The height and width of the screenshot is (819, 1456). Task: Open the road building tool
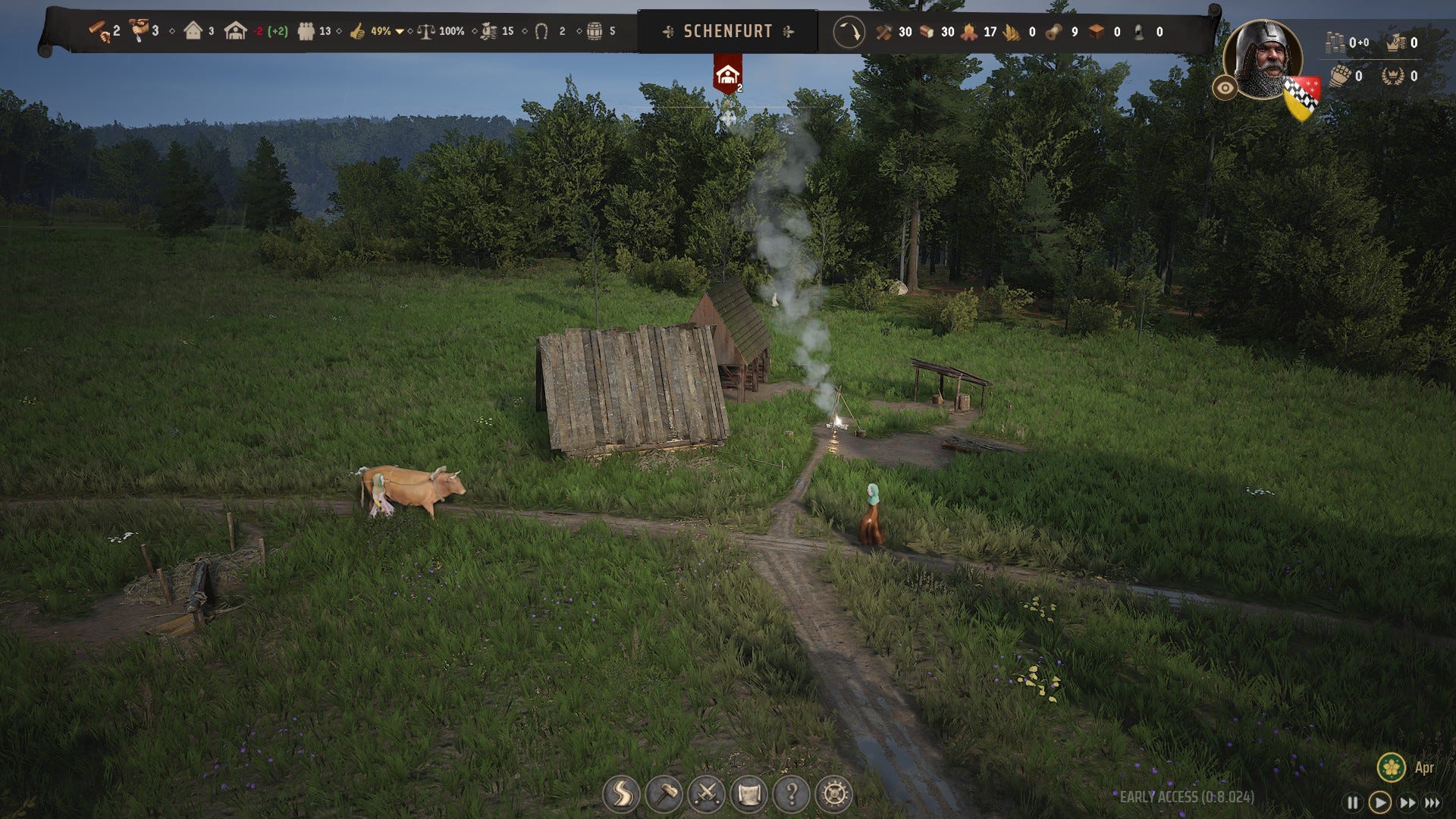click(621, 794)
